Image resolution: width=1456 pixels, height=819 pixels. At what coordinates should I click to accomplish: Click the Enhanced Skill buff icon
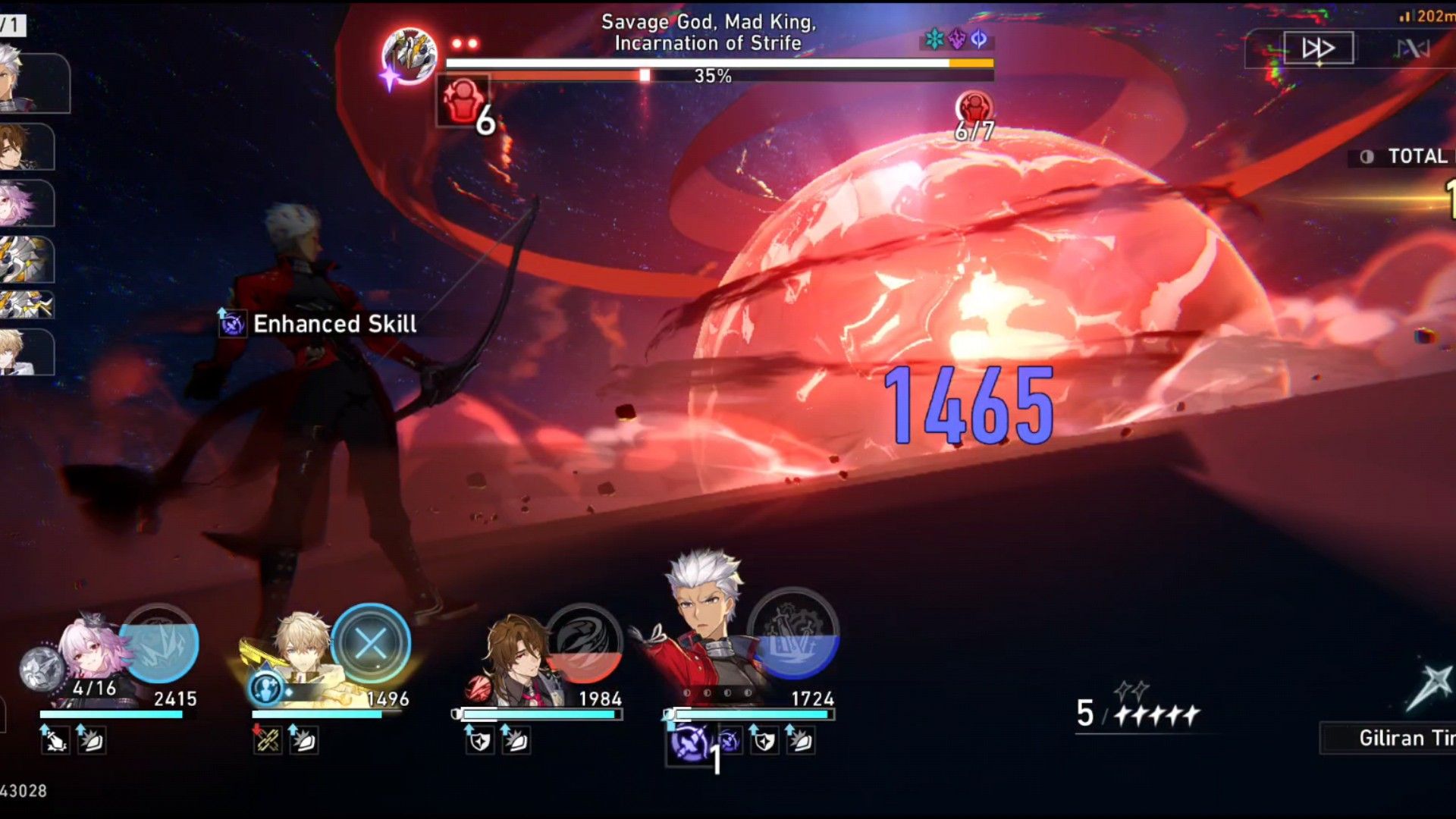tap(232, 324)
